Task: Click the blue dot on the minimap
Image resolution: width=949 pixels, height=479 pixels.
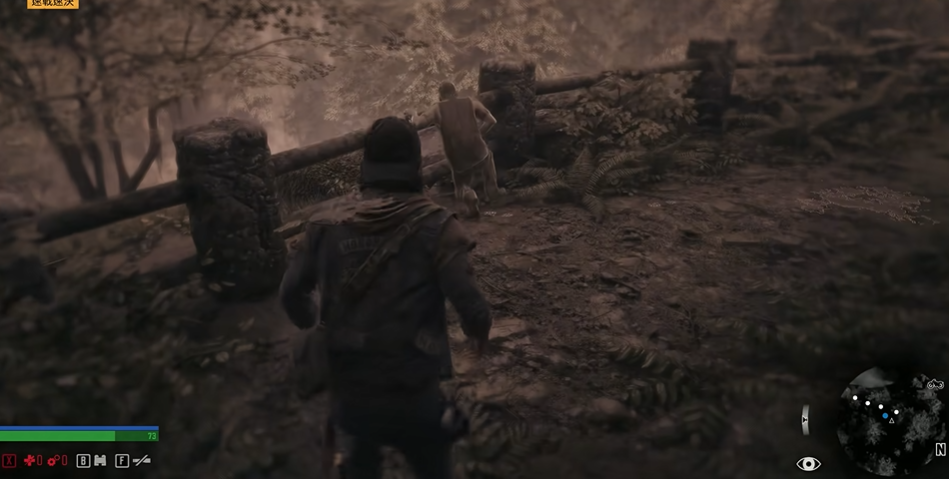Action: [885, 415]
